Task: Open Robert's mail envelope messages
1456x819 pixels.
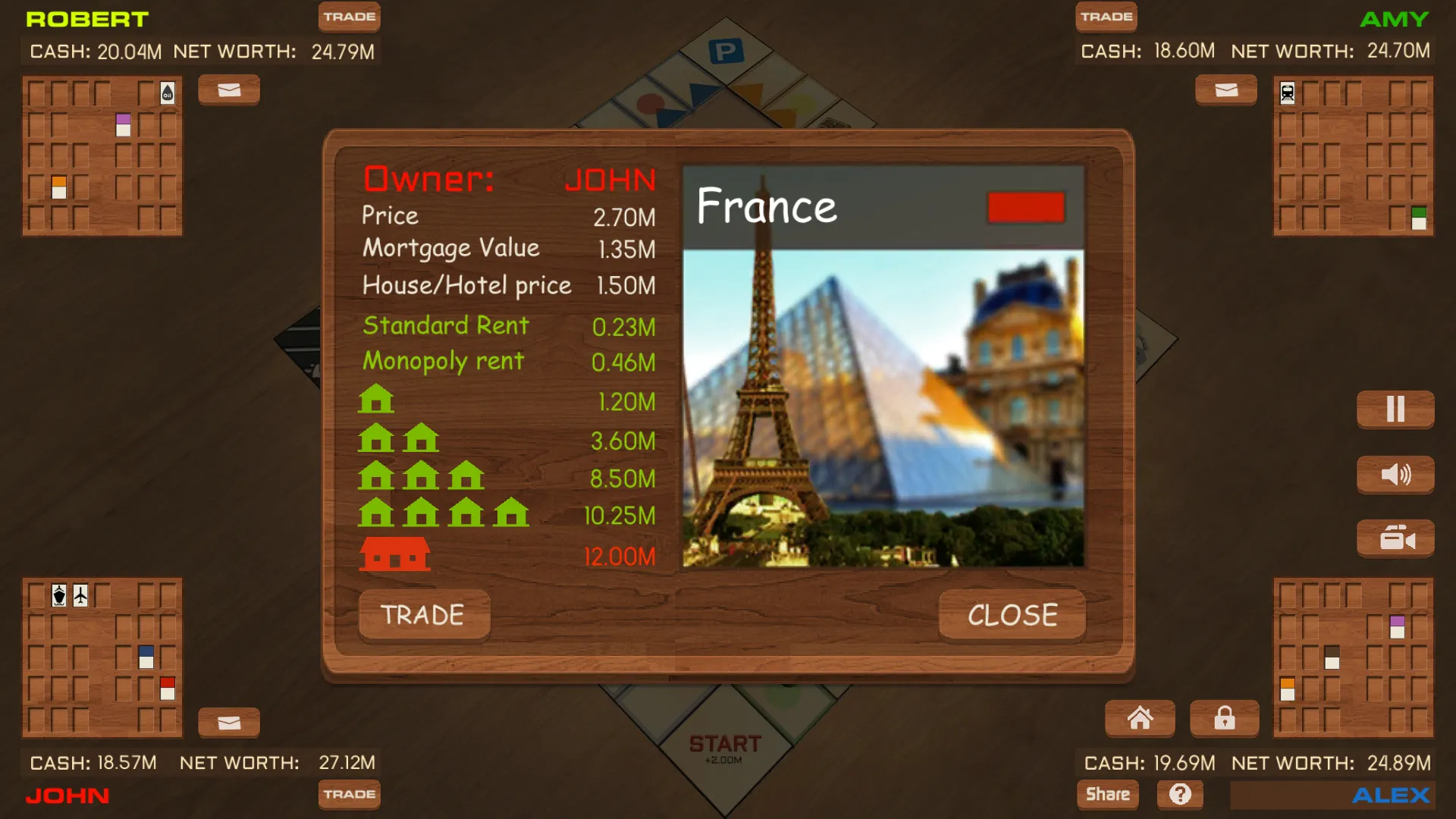Action: (228, 89)
